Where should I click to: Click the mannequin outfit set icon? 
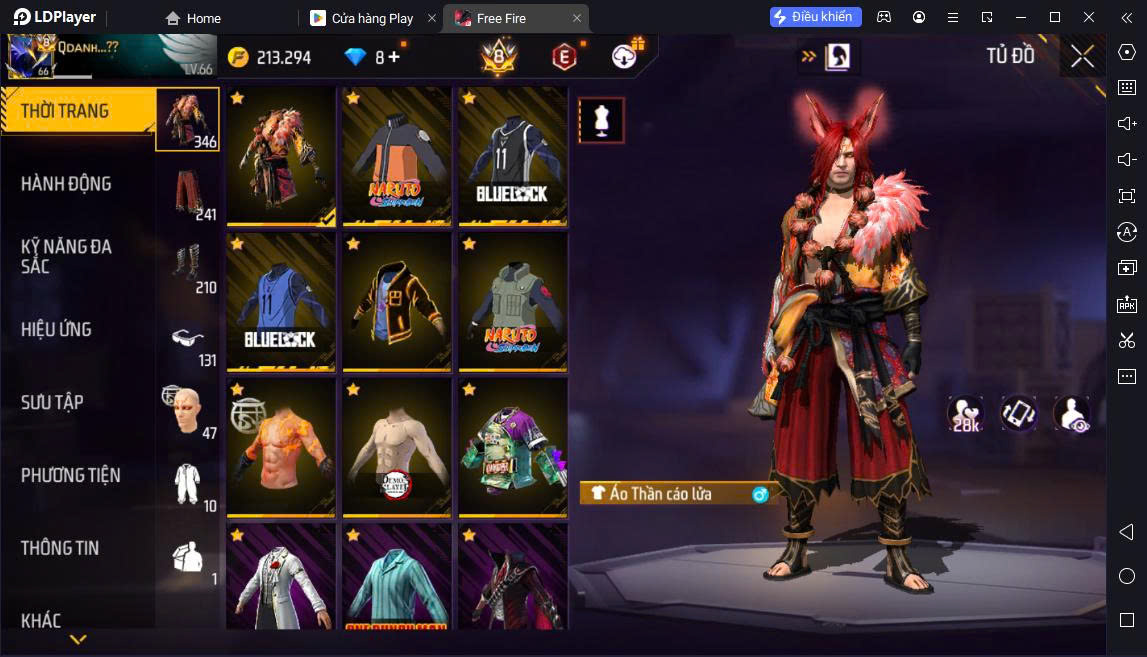point(601,121)
